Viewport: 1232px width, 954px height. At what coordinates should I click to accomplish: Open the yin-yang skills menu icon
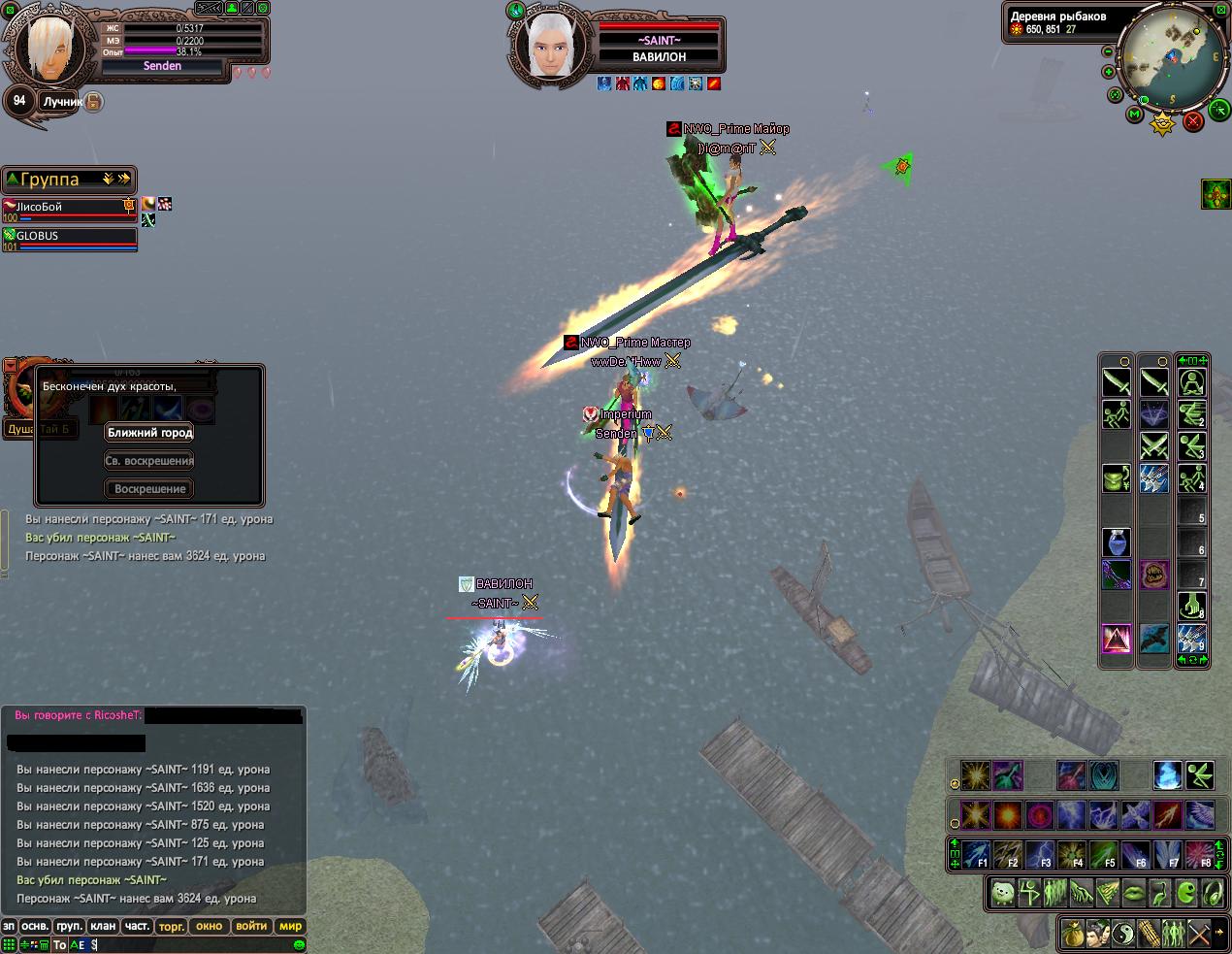[x=1122, y=933]
